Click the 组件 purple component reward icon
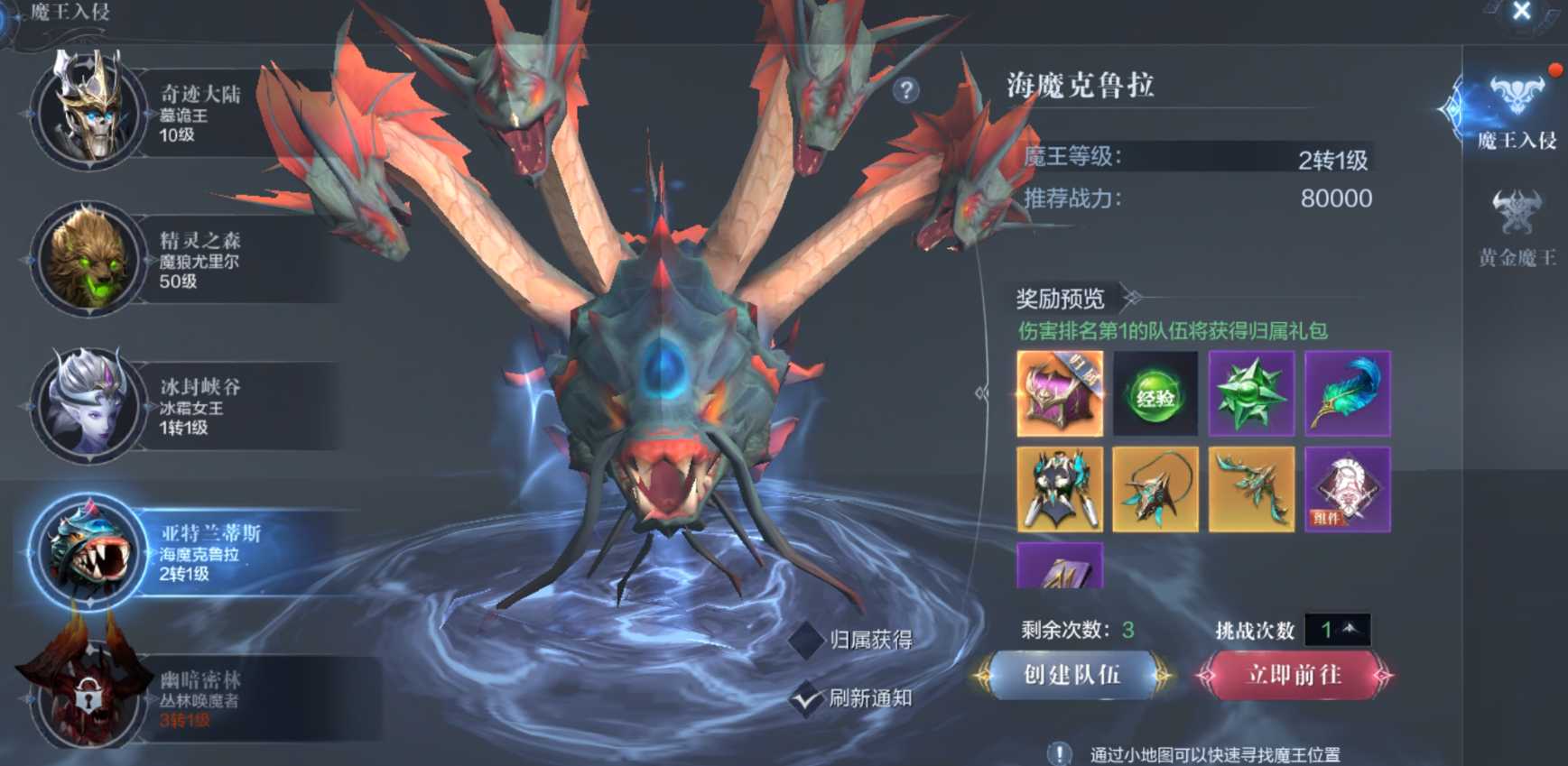 tap(1349, 490)
